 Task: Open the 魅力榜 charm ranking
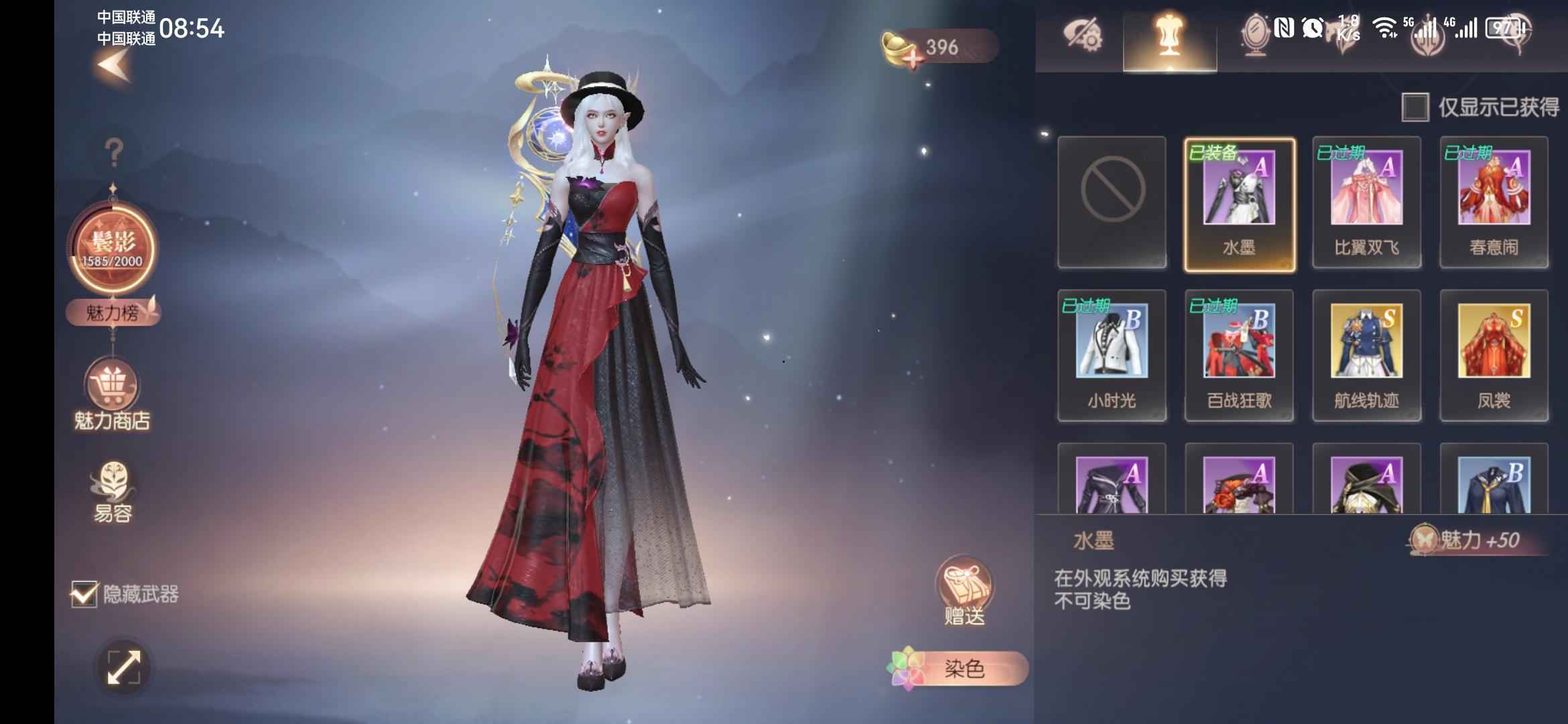[x=113, y=312]
